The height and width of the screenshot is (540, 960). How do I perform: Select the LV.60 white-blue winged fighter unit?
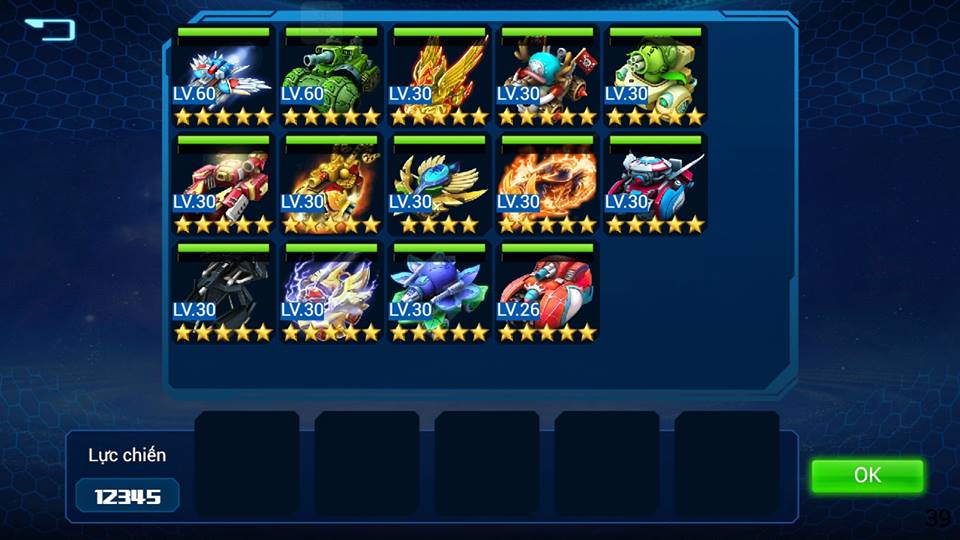pos(223,76)
